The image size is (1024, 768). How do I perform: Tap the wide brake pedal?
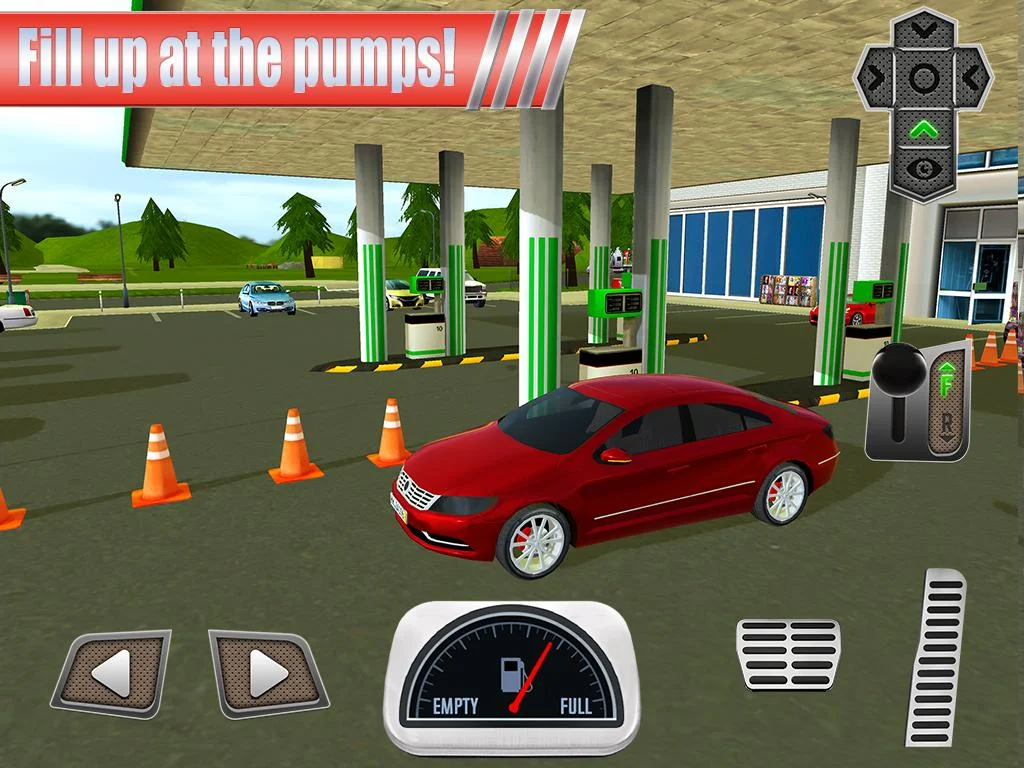(788, 654)
